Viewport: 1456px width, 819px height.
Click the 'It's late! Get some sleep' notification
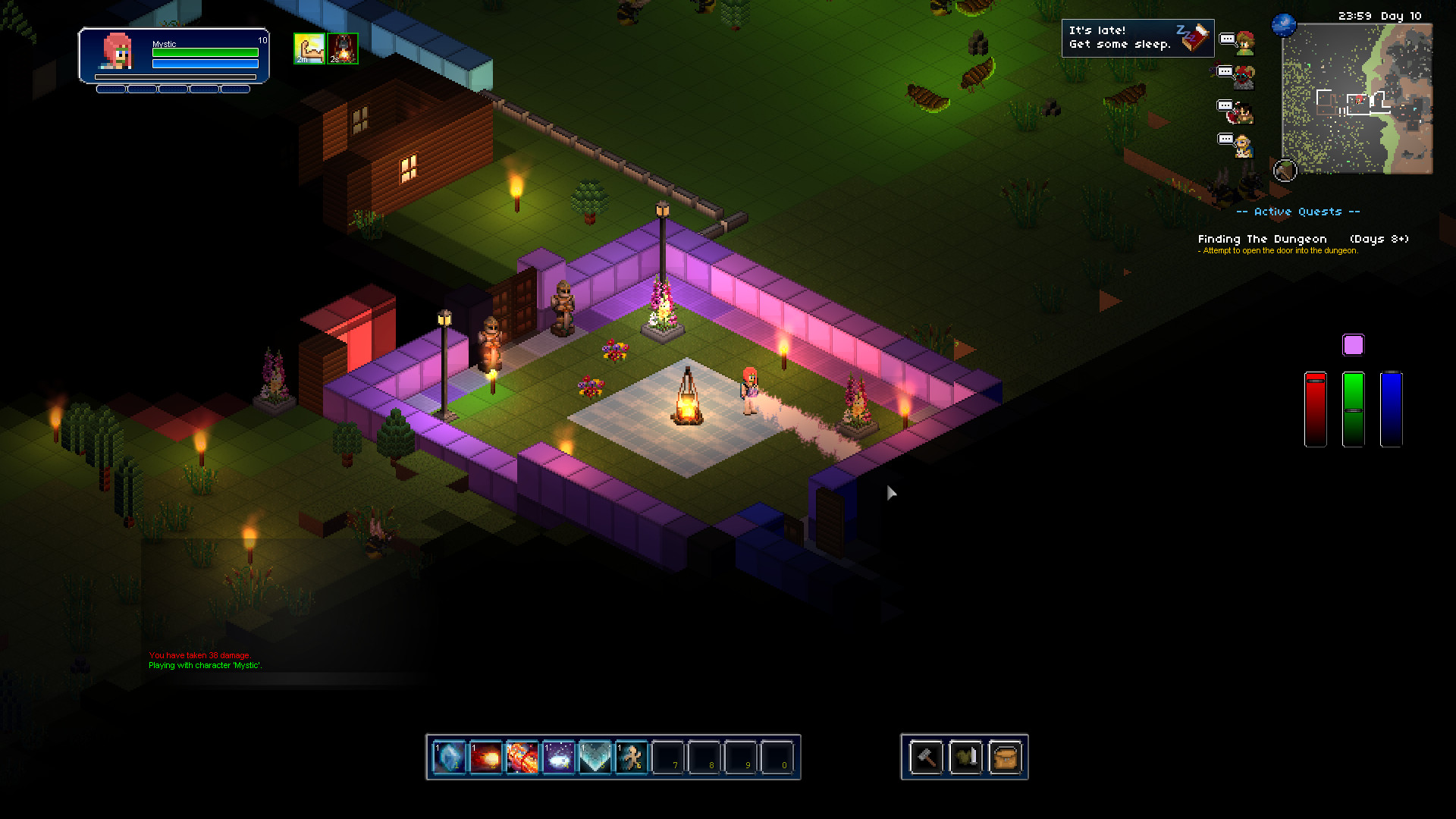pyautogui.click(x=1137, y=38)
